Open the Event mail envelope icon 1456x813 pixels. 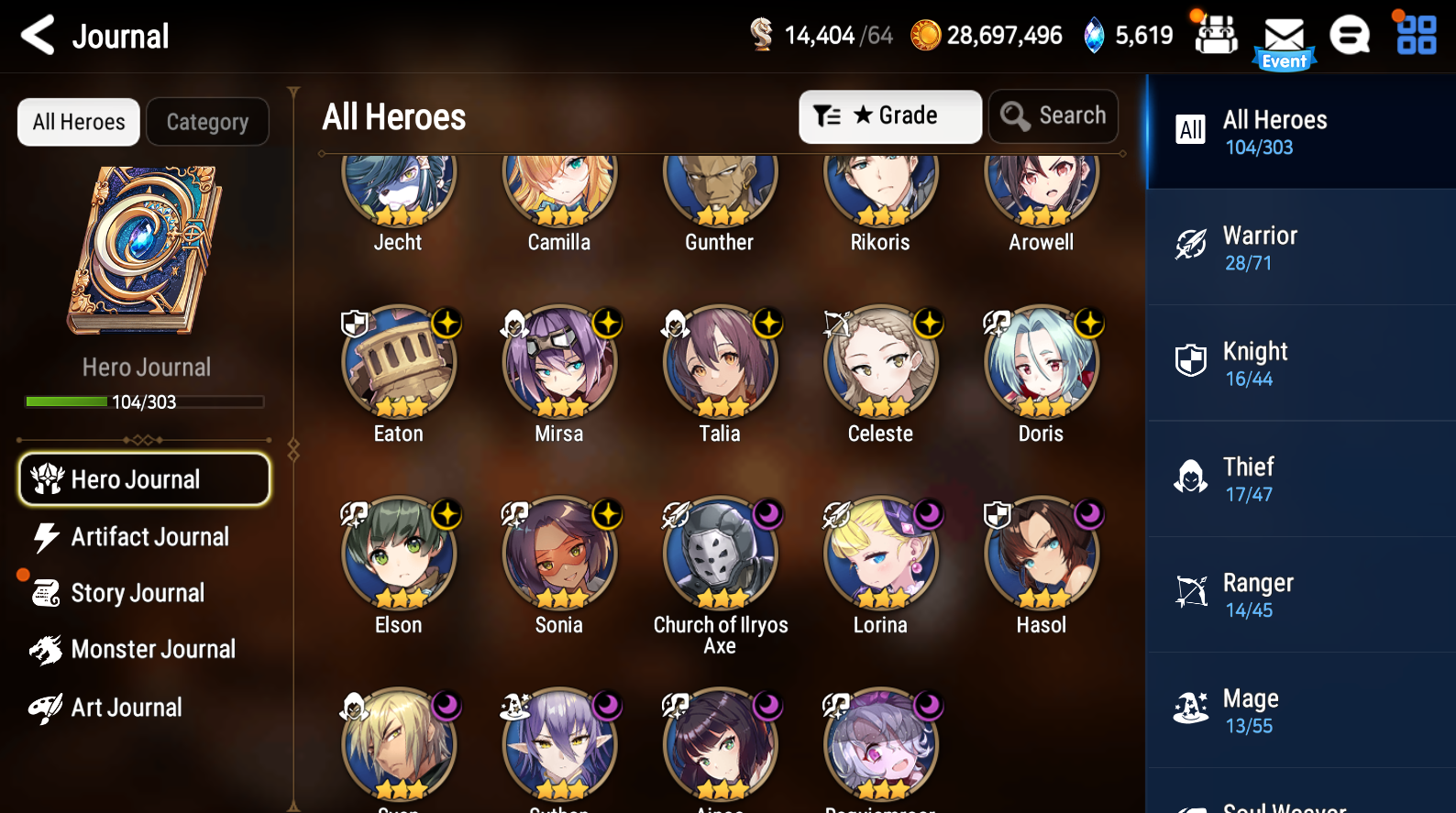[1283, 34]
